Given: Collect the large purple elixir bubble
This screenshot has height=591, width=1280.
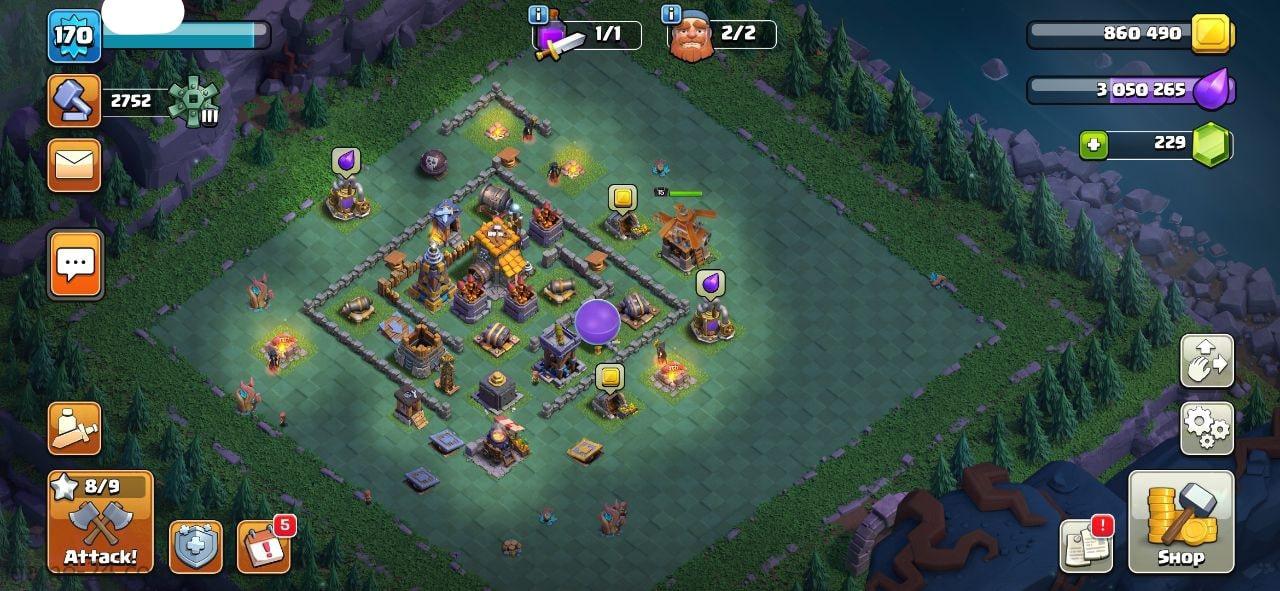Looking at the screenshot, I should point(597,321).
